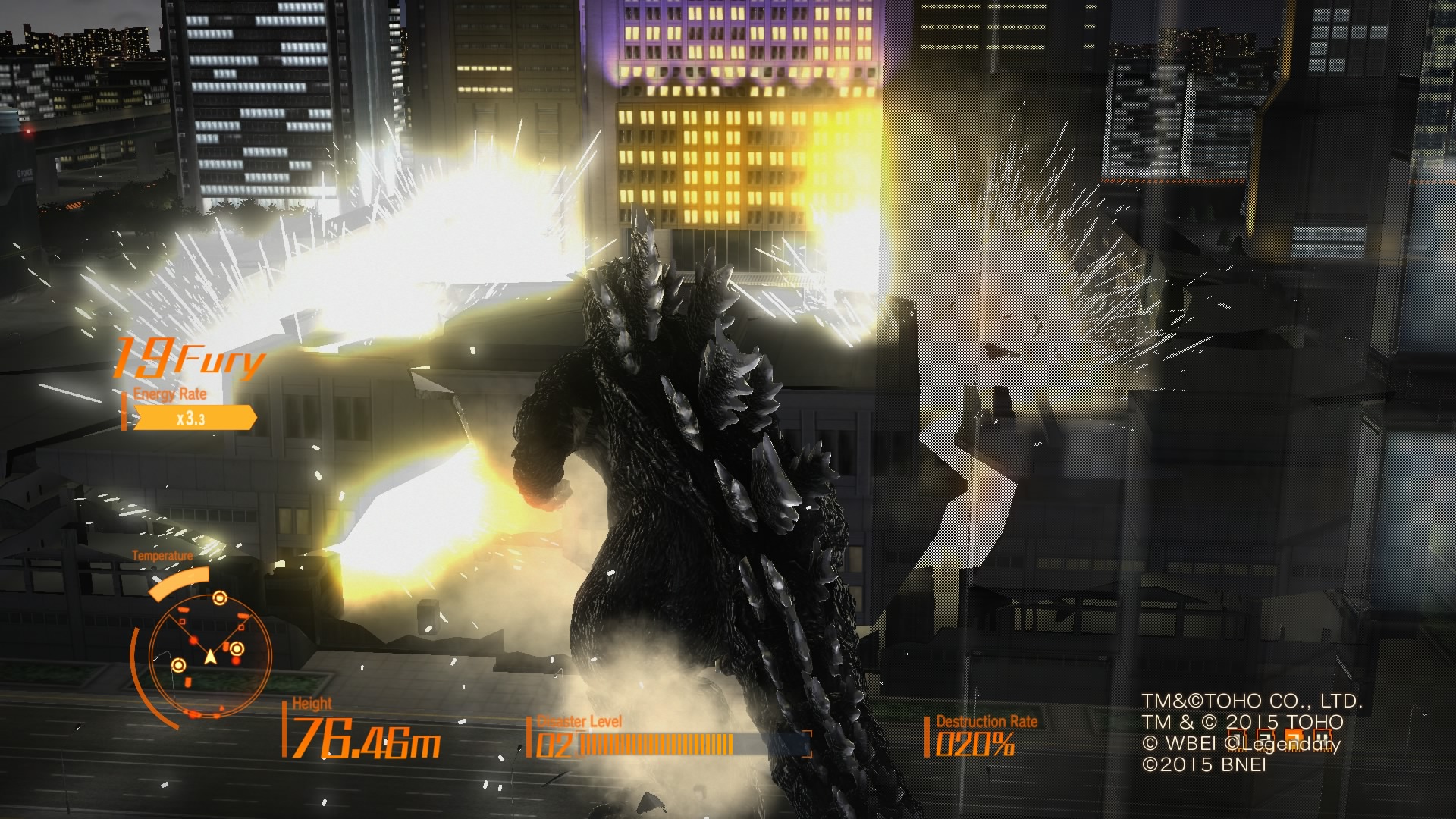This screenshot has width=1456, height=819.
Task: Toggle the small square waypoint marker on radar
Action: [182, 621]
